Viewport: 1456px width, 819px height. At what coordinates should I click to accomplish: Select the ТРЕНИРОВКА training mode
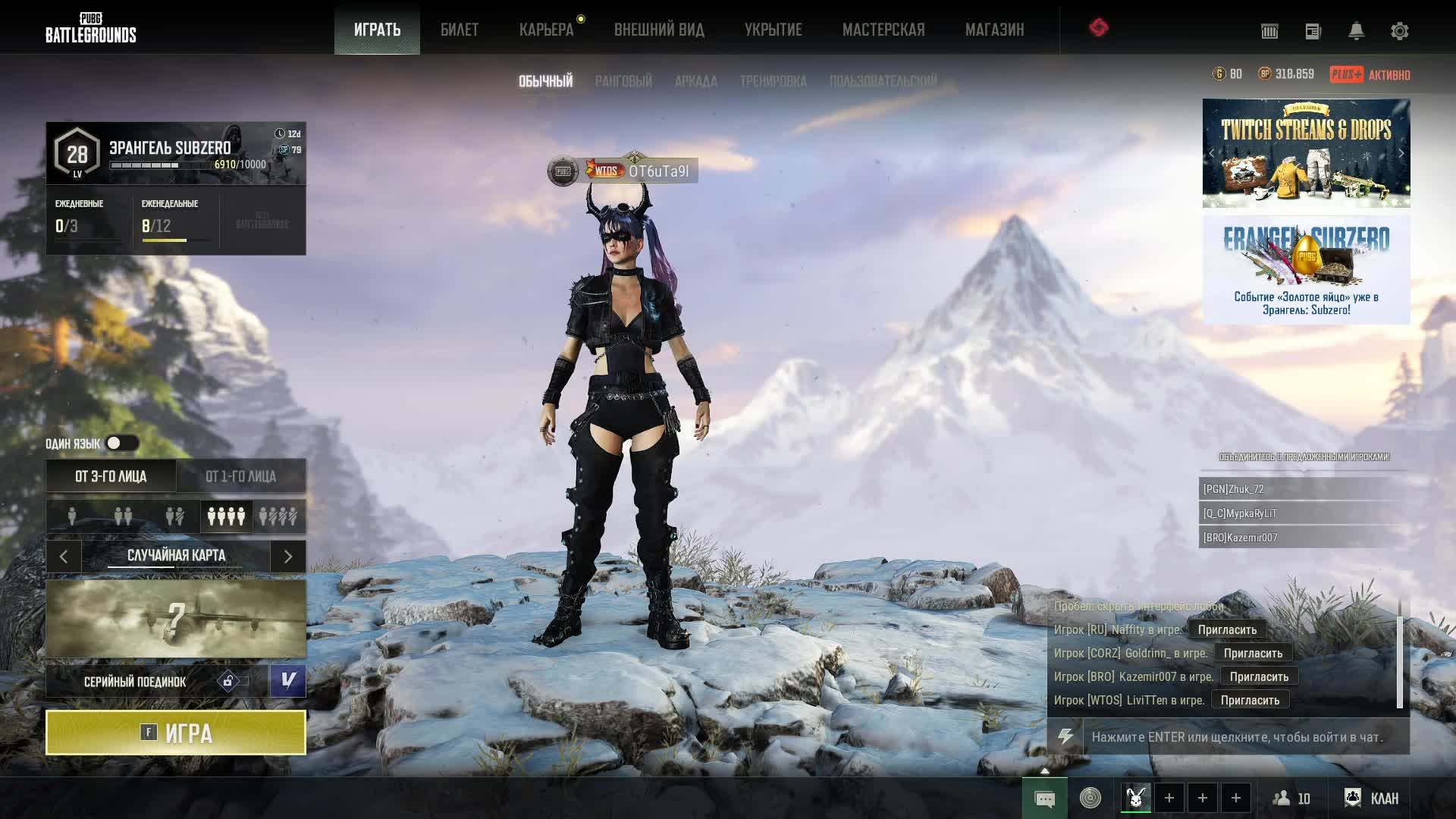(773, 81)
